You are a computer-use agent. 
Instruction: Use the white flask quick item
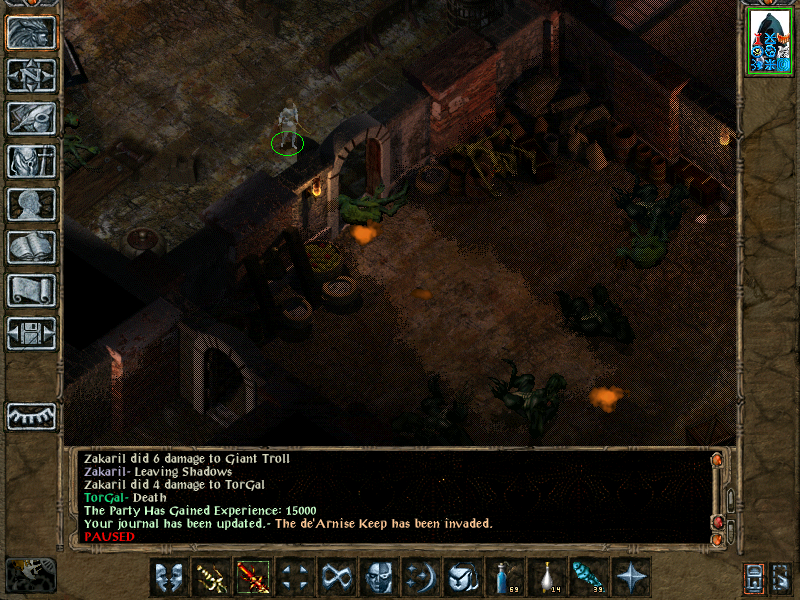(x=547, y=577)
